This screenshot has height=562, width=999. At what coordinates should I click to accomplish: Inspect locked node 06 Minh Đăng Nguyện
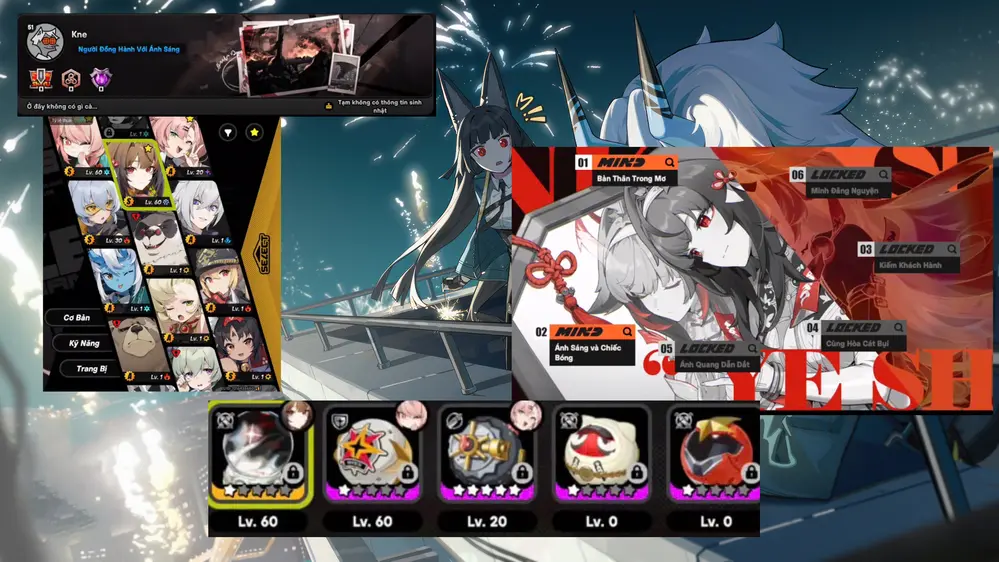click(838, 182)
